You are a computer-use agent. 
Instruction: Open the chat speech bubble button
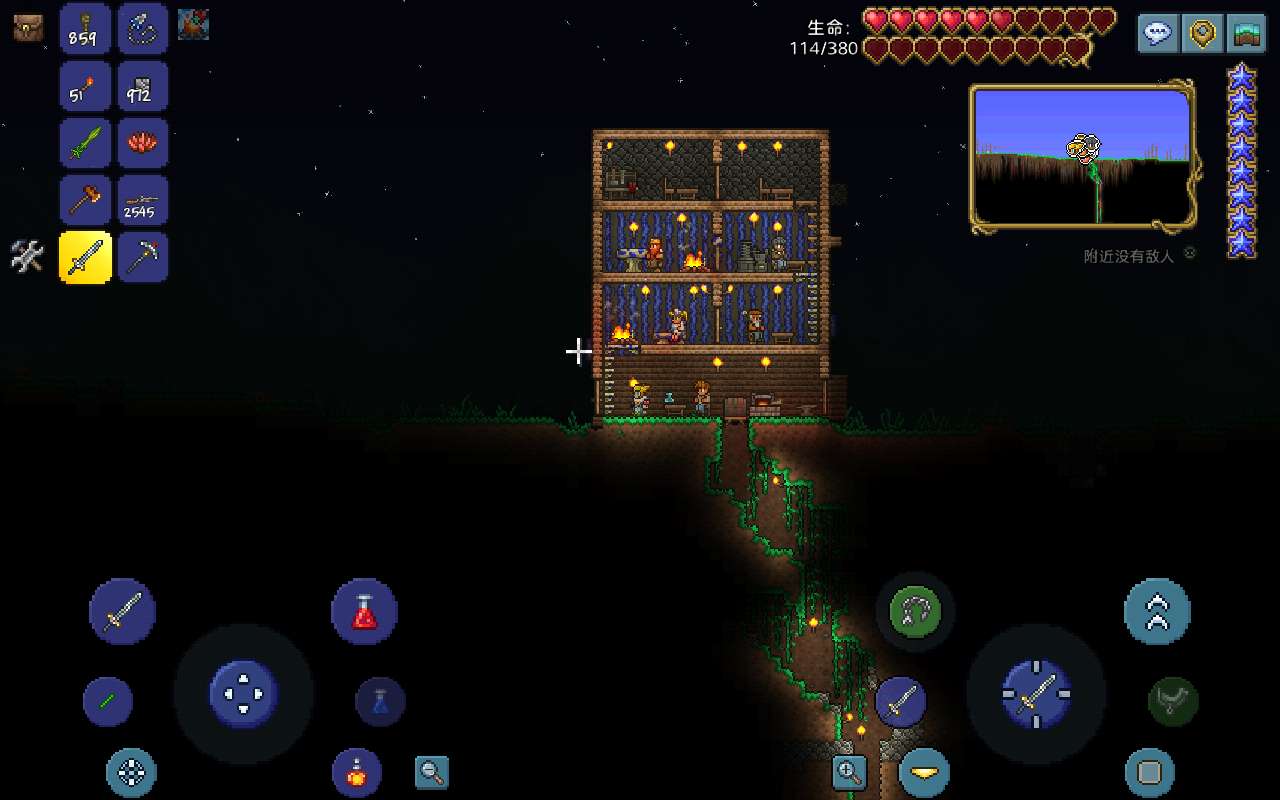(x=1158, y=33)
